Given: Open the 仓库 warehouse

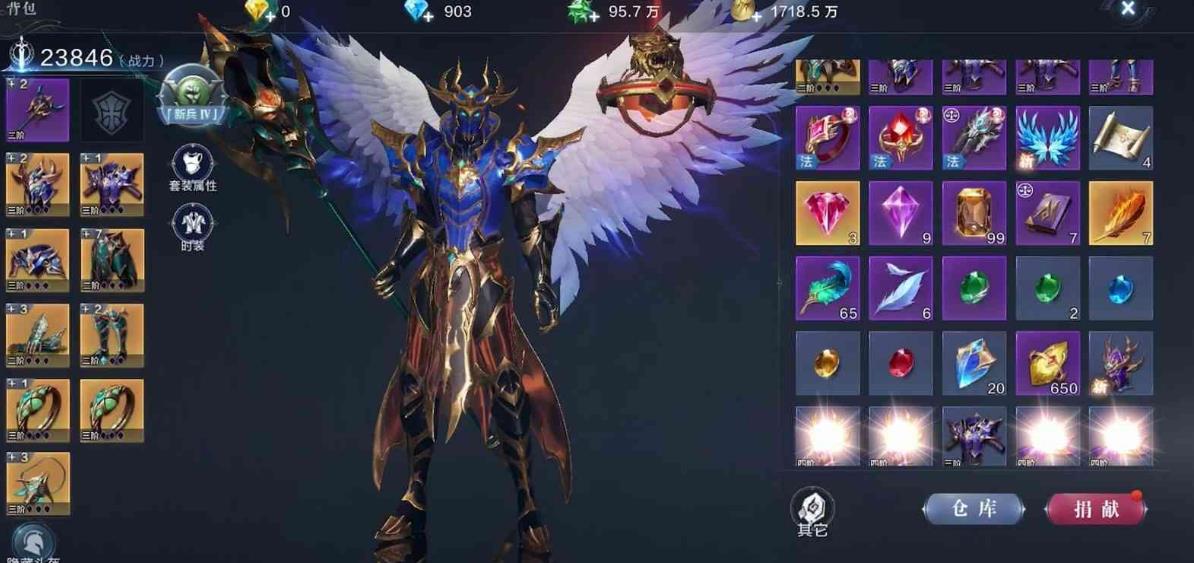Looking at the screenshot, I should pyautogui.click(x=973, y=509).
